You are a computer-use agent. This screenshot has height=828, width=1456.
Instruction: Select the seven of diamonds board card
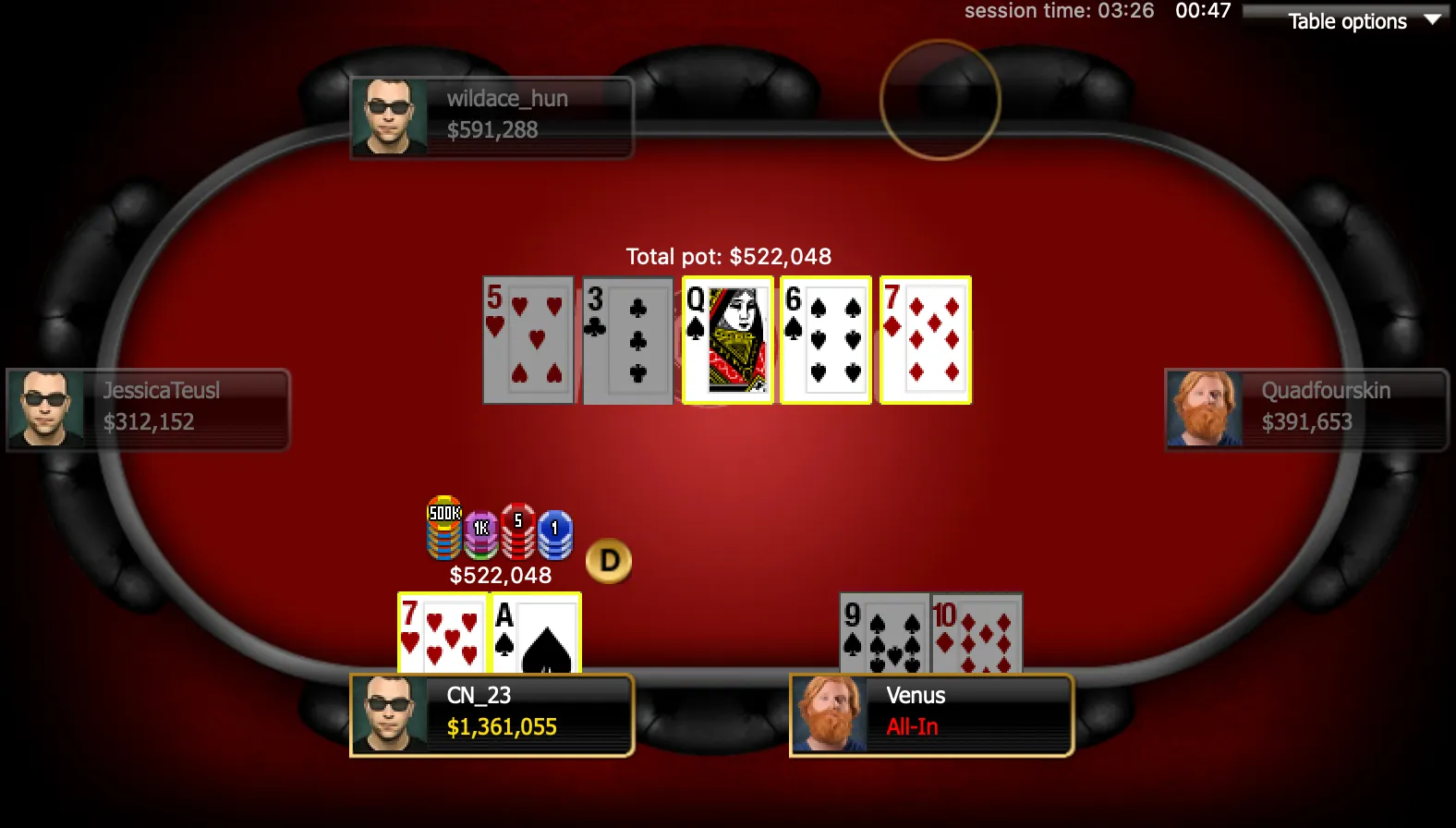point(925,340)
